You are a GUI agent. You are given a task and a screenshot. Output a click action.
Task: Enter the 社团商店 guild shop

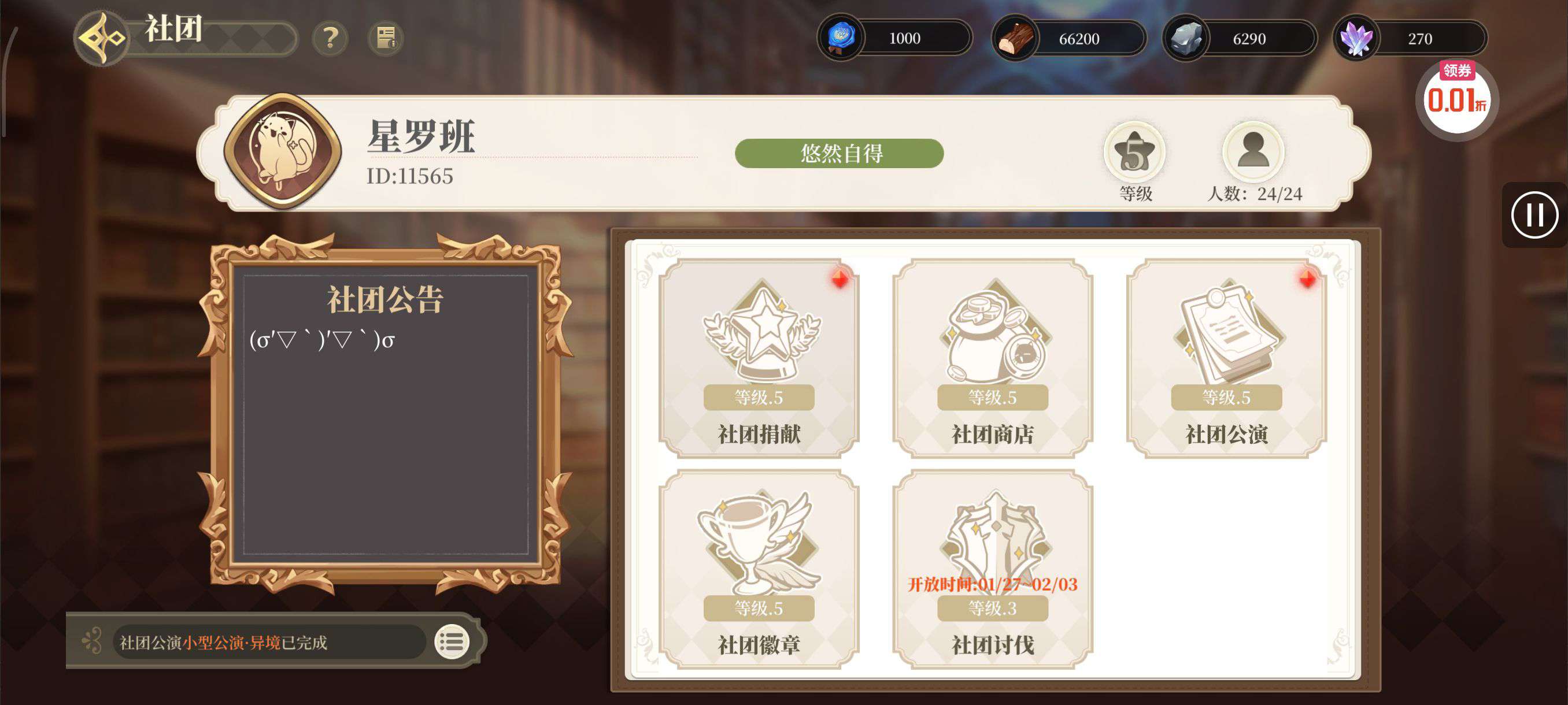[992, 358]
